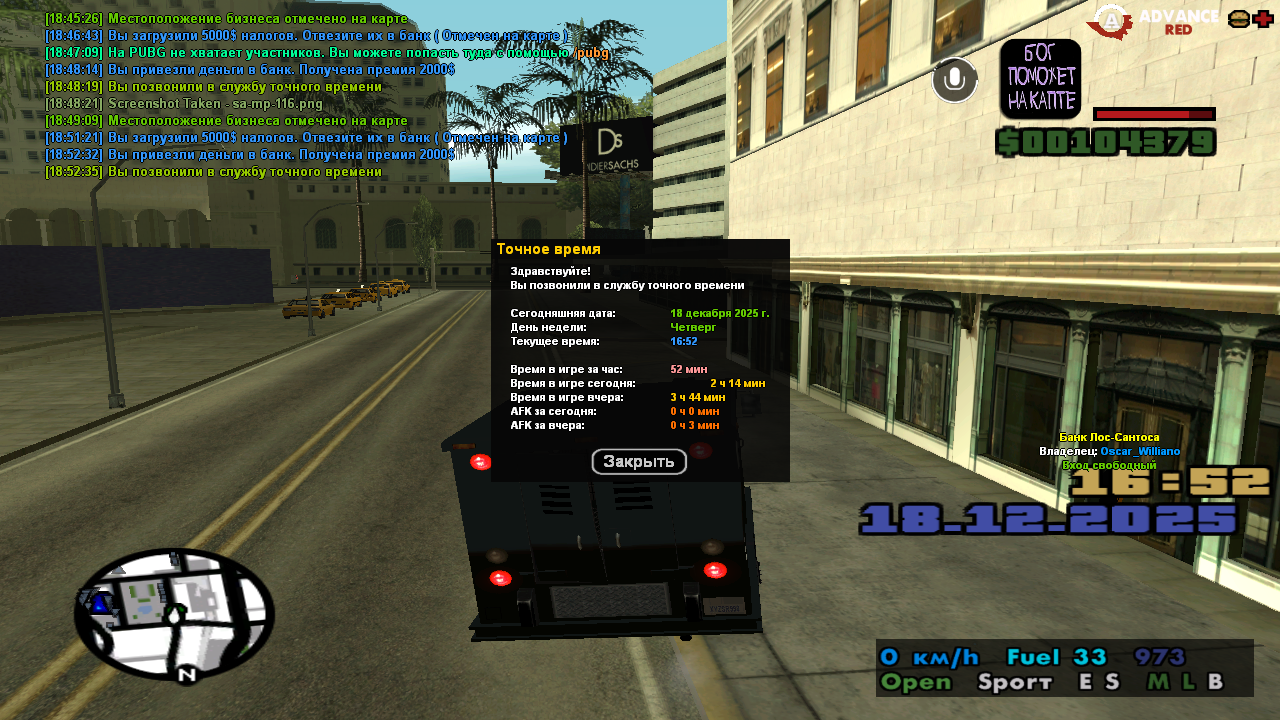Click the burger hunger icon

pos(1238,19)
